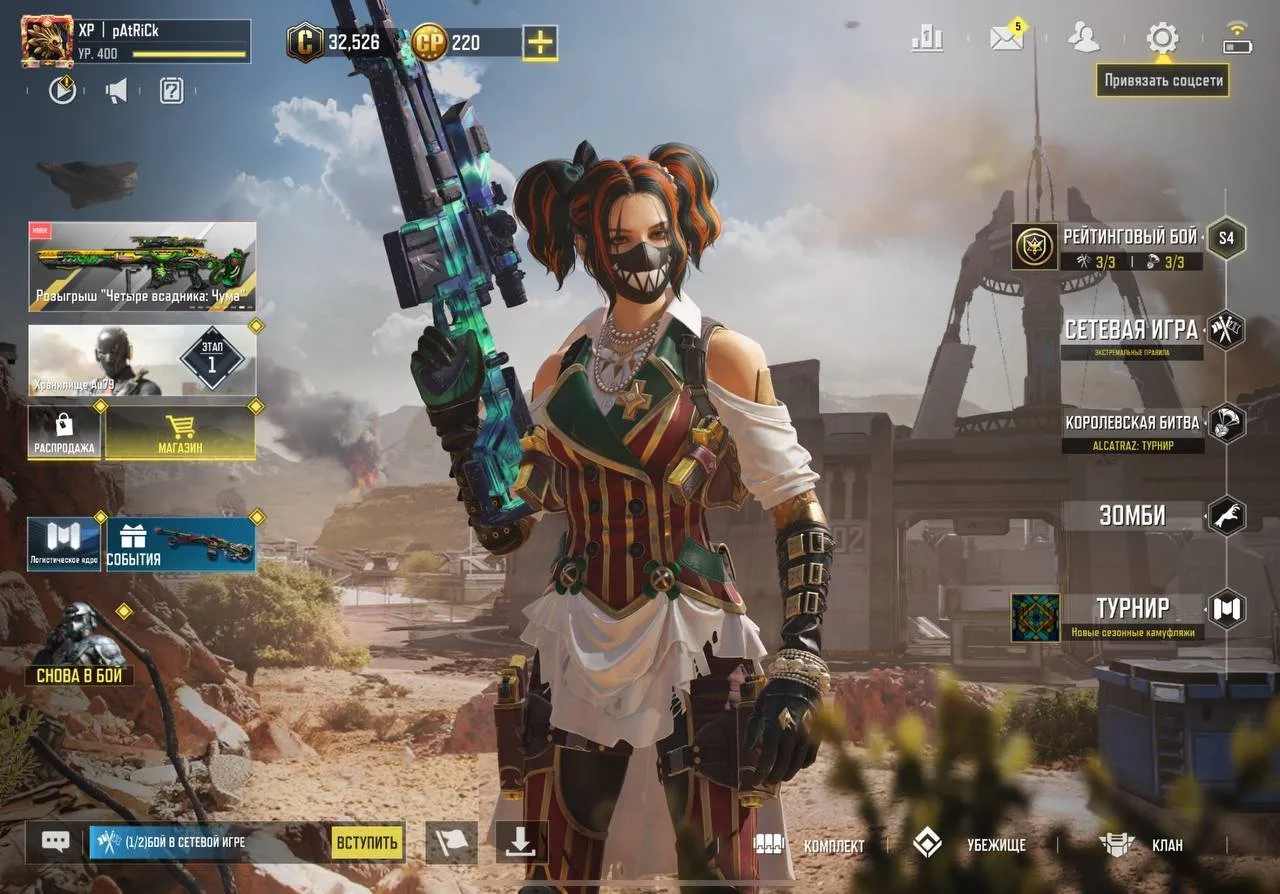The image size is (1280, 894).
Task: View statistics via the bar chart icon
Action: click(927, 37)
